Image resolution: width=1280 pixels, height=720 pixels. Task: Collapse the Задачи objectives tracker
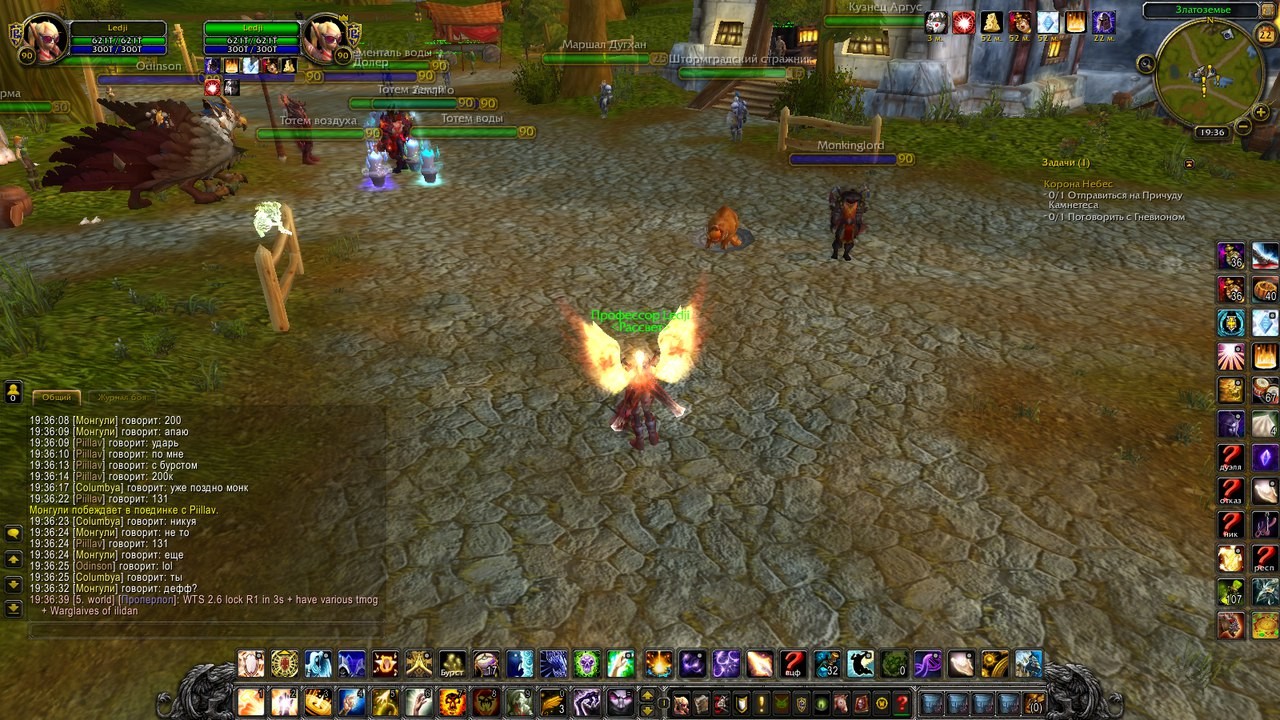[x=1188, y=163]
